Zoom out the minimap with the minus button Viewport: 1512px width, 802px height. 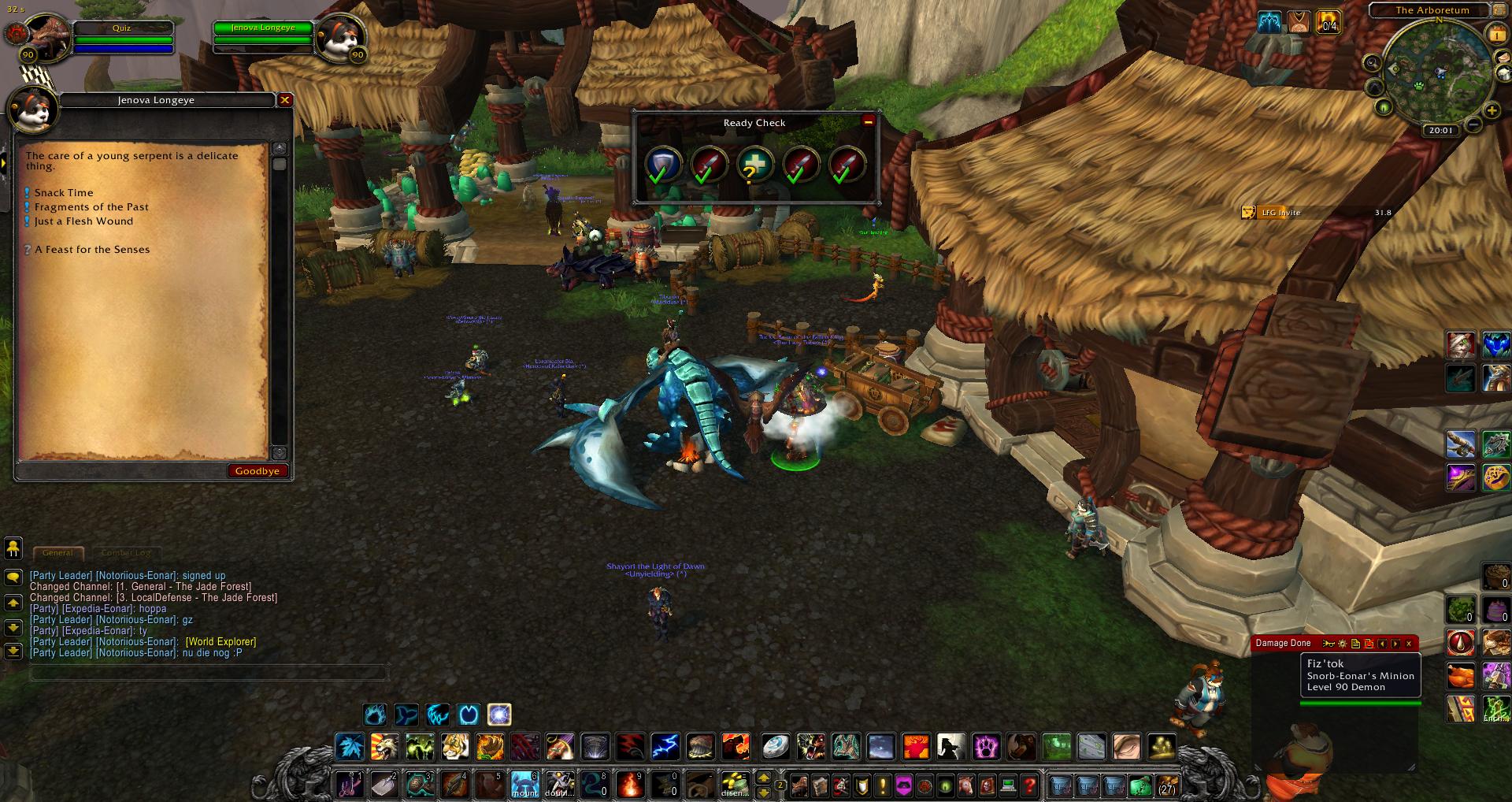(x=1473, y=124)
